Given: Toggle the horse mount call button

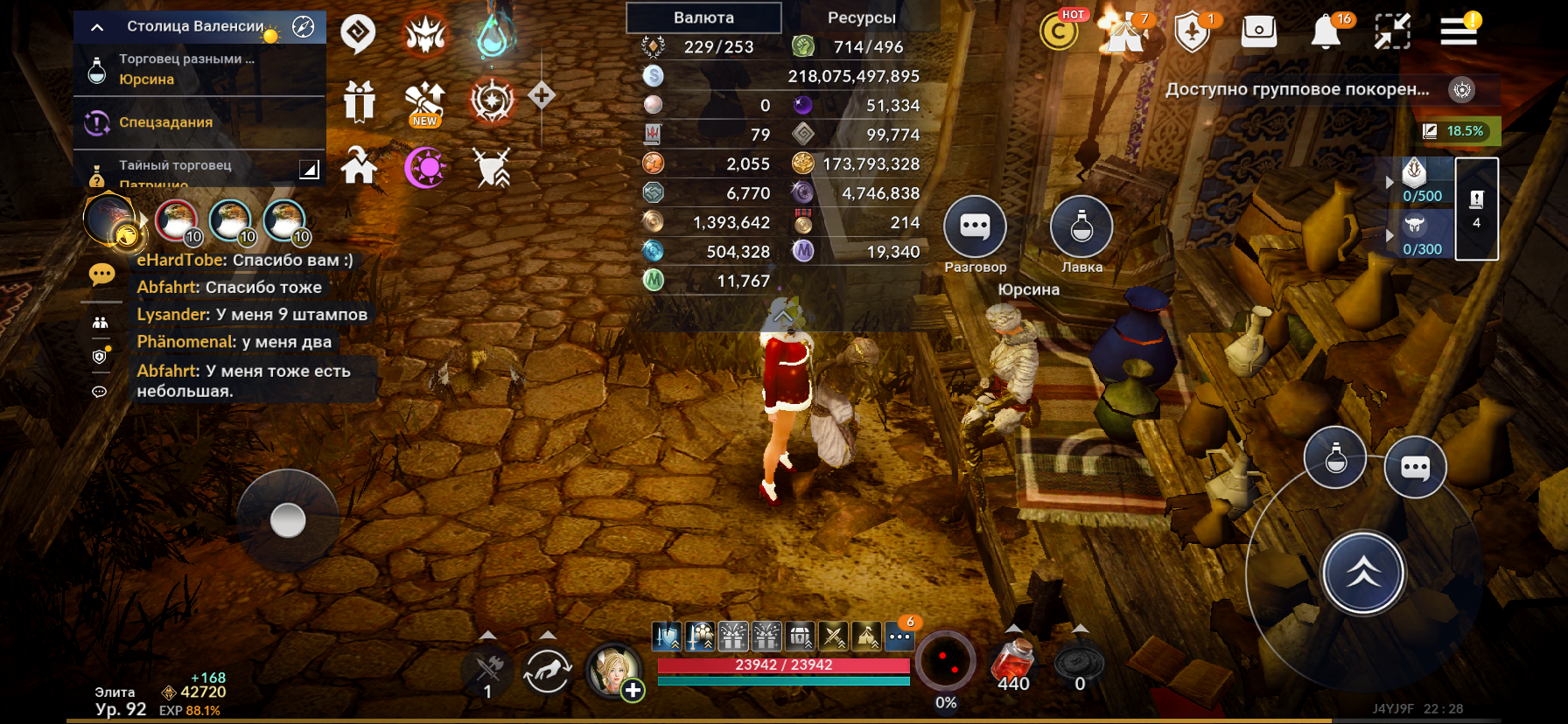Looking at the screenshot, I should coord(547,672).
